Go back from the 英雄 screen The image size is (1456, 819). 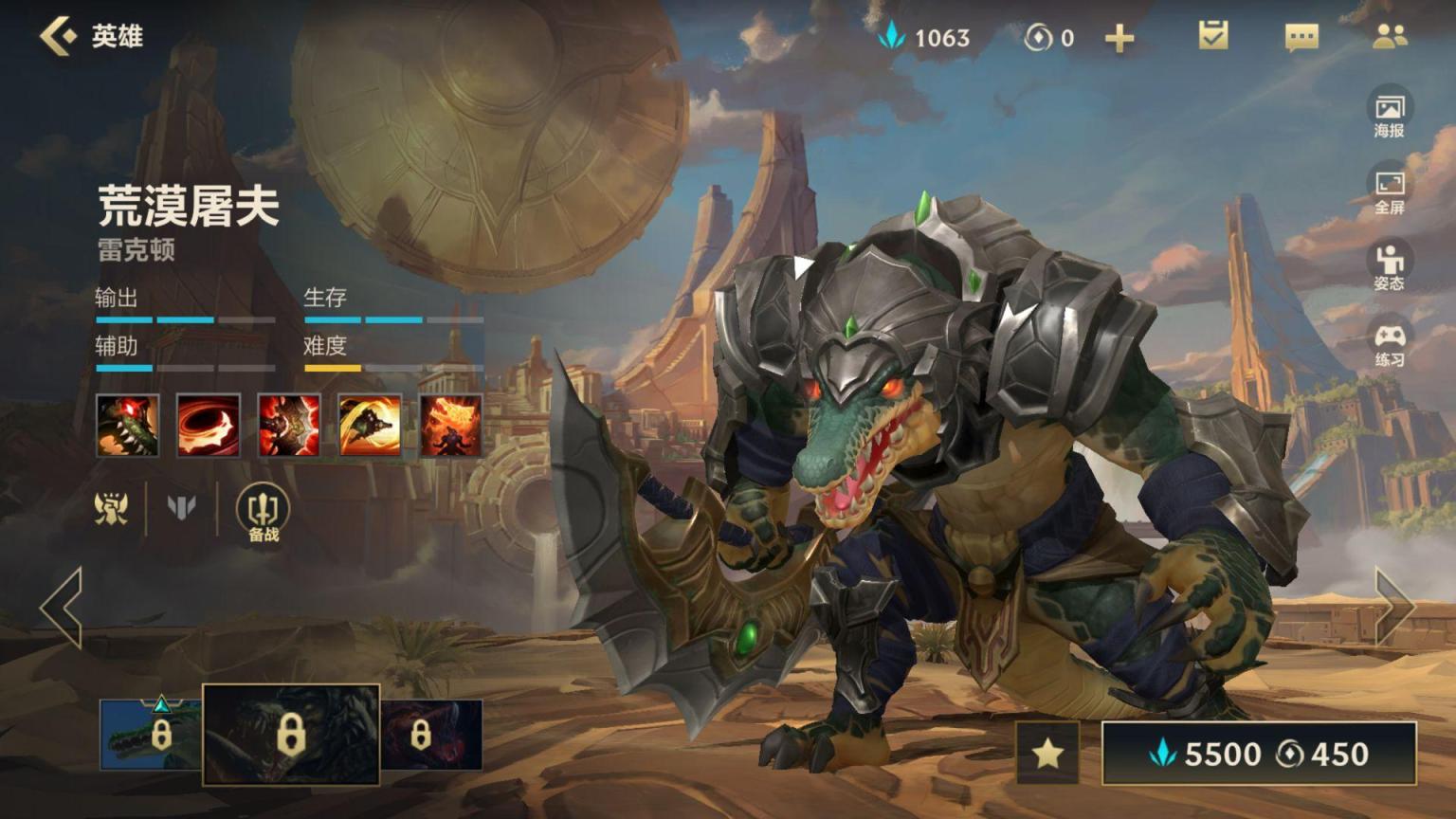point(59,36)
